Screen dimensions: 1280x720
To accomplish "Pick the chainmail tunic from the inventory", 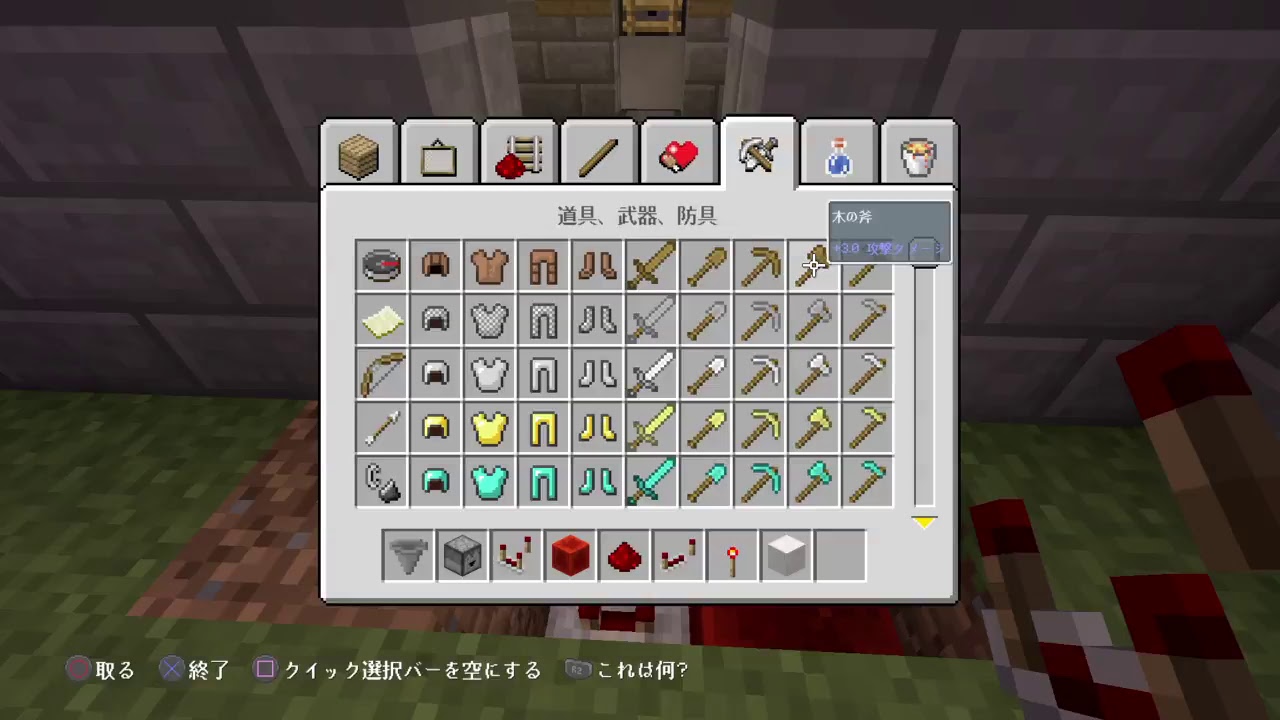I will 489,319.
